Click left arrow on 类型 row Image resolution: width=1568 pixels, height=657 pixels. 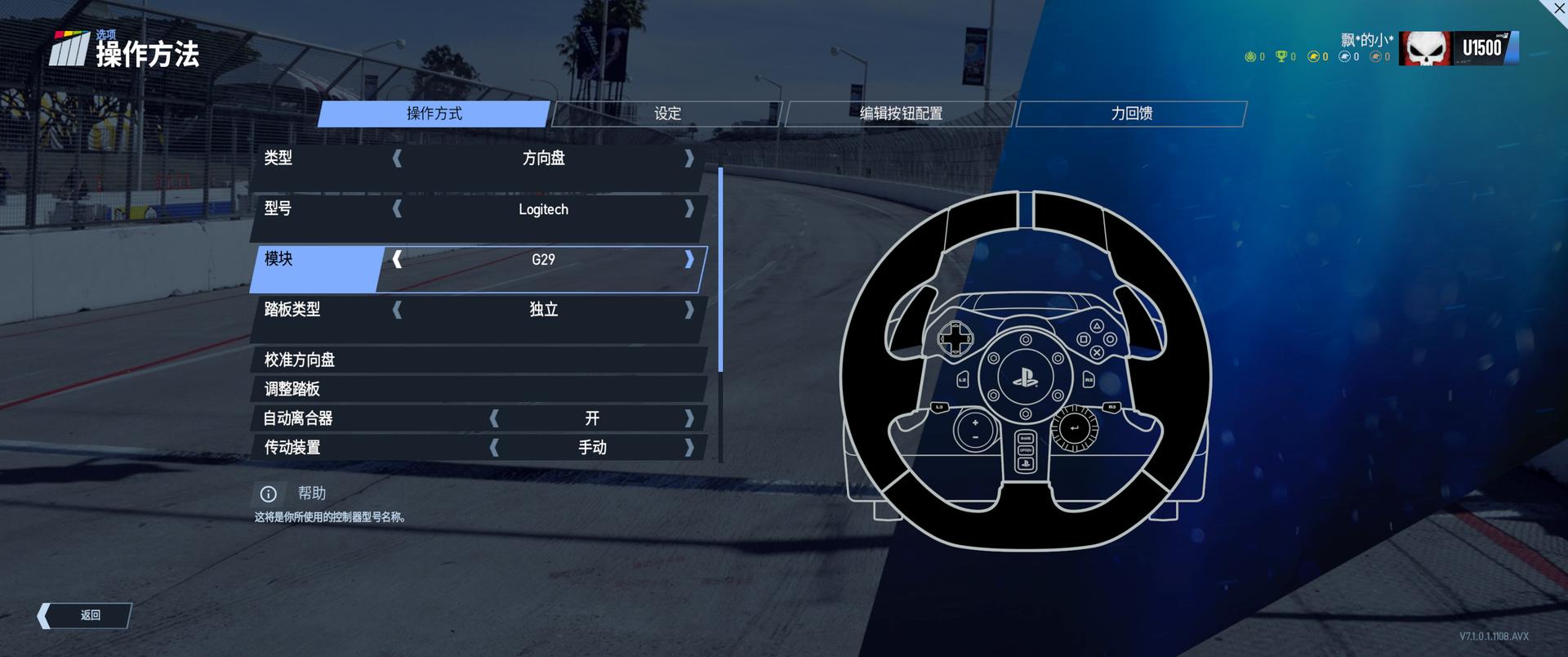398,158
